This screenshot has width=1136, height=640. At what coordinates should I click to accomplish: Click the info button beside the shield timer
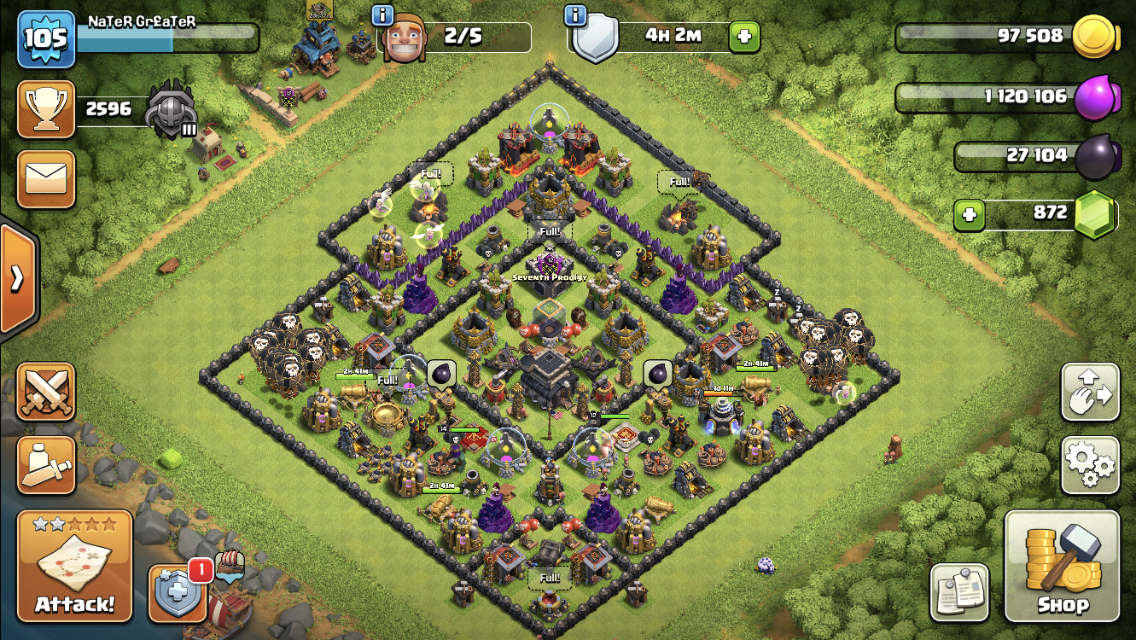[x=575, y=15]
